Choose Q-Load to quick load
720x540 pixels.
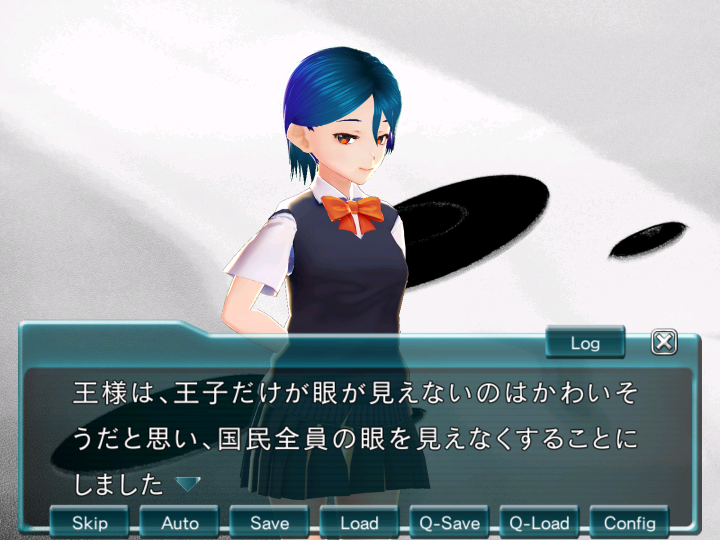[x=540, y=522]
